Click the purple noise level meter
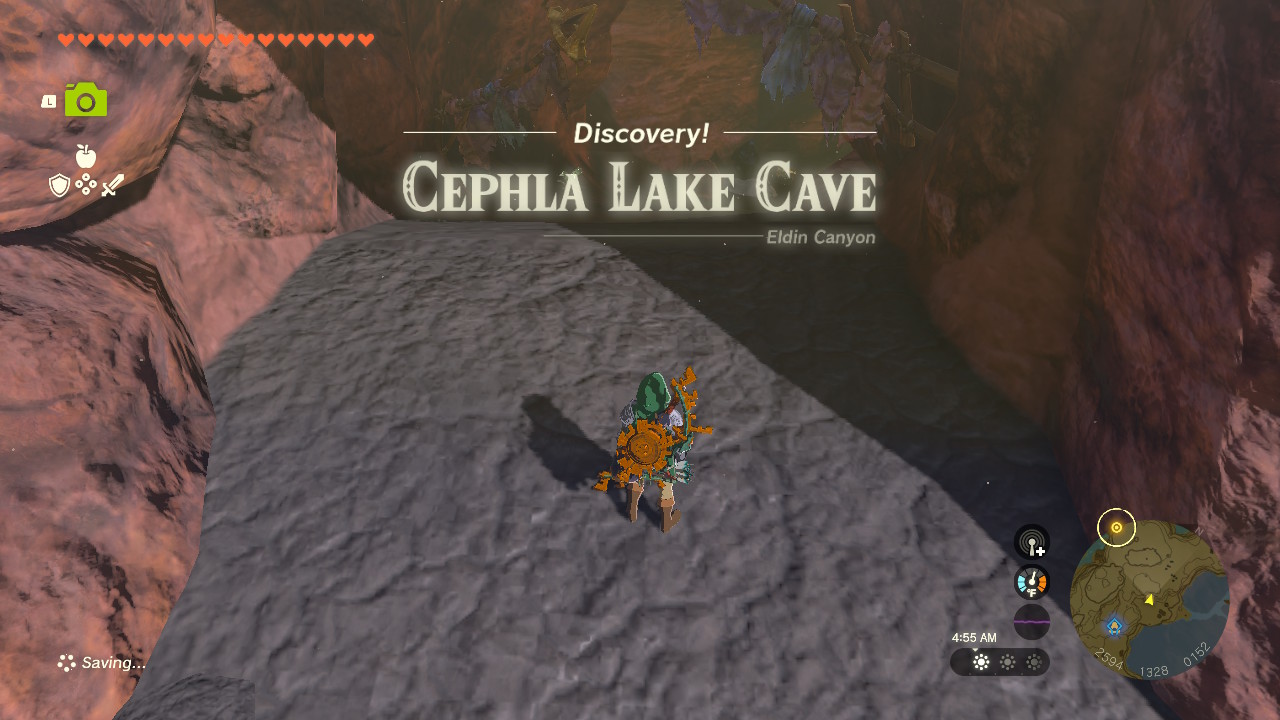Viewport: 1280px width, 720px height. click(1031, 621)
